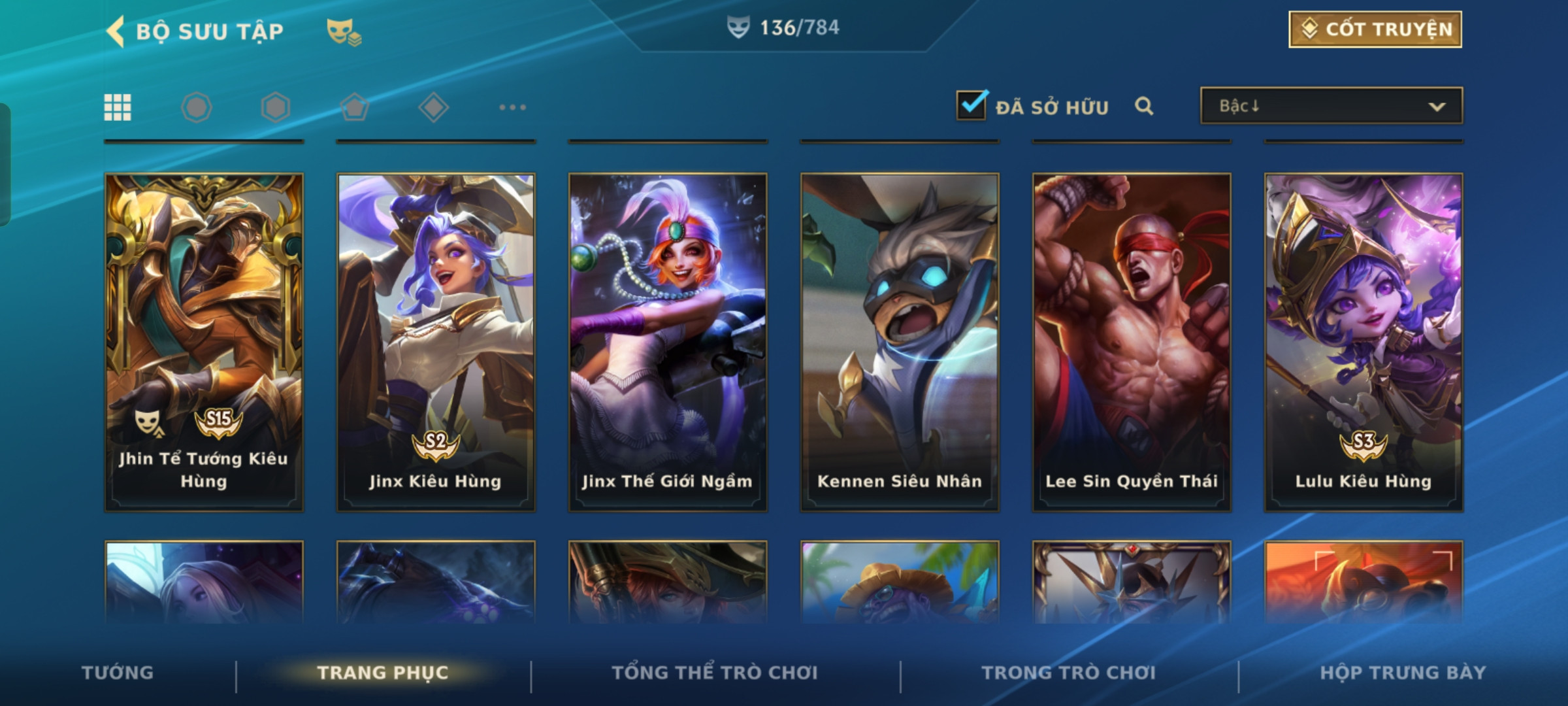The width and height of the screenshot is (1568, 706).
Task: Click the golden mask icon beside title
Action: click(344, 31)
